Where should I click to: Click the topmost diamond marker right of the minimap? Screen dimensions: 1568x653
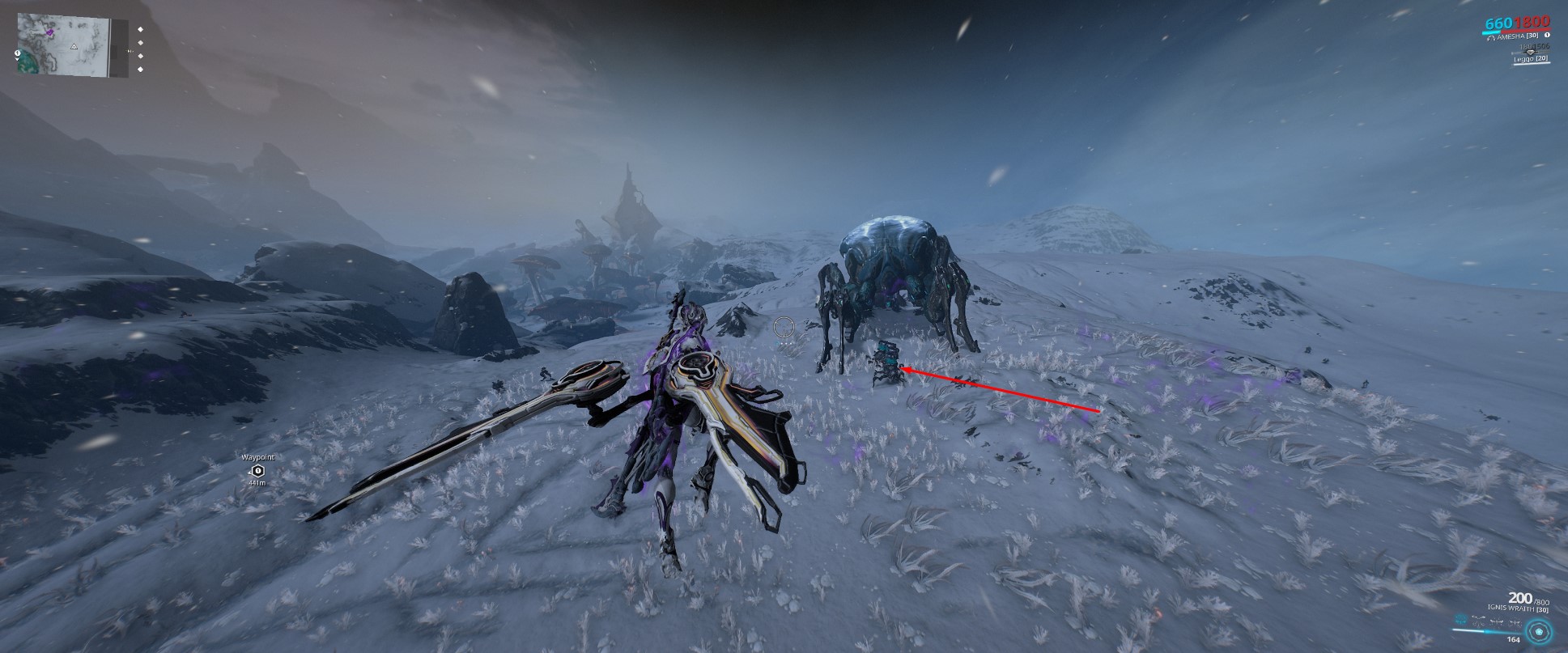140,29
